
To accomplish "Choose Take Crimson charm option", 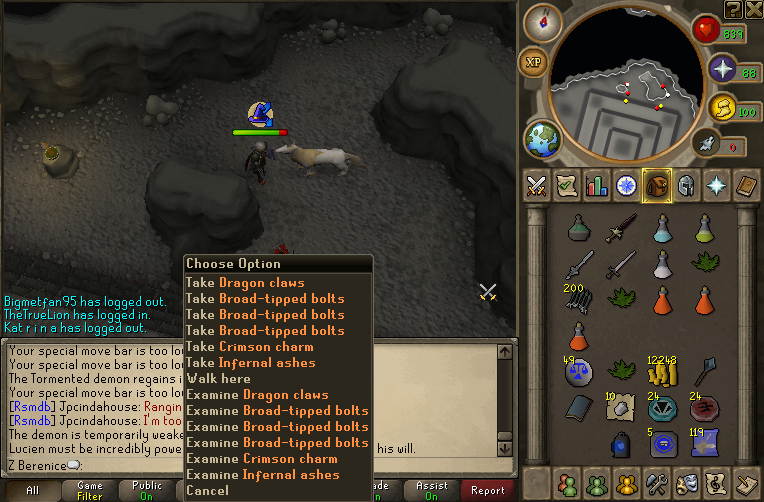I will [250, 347].
